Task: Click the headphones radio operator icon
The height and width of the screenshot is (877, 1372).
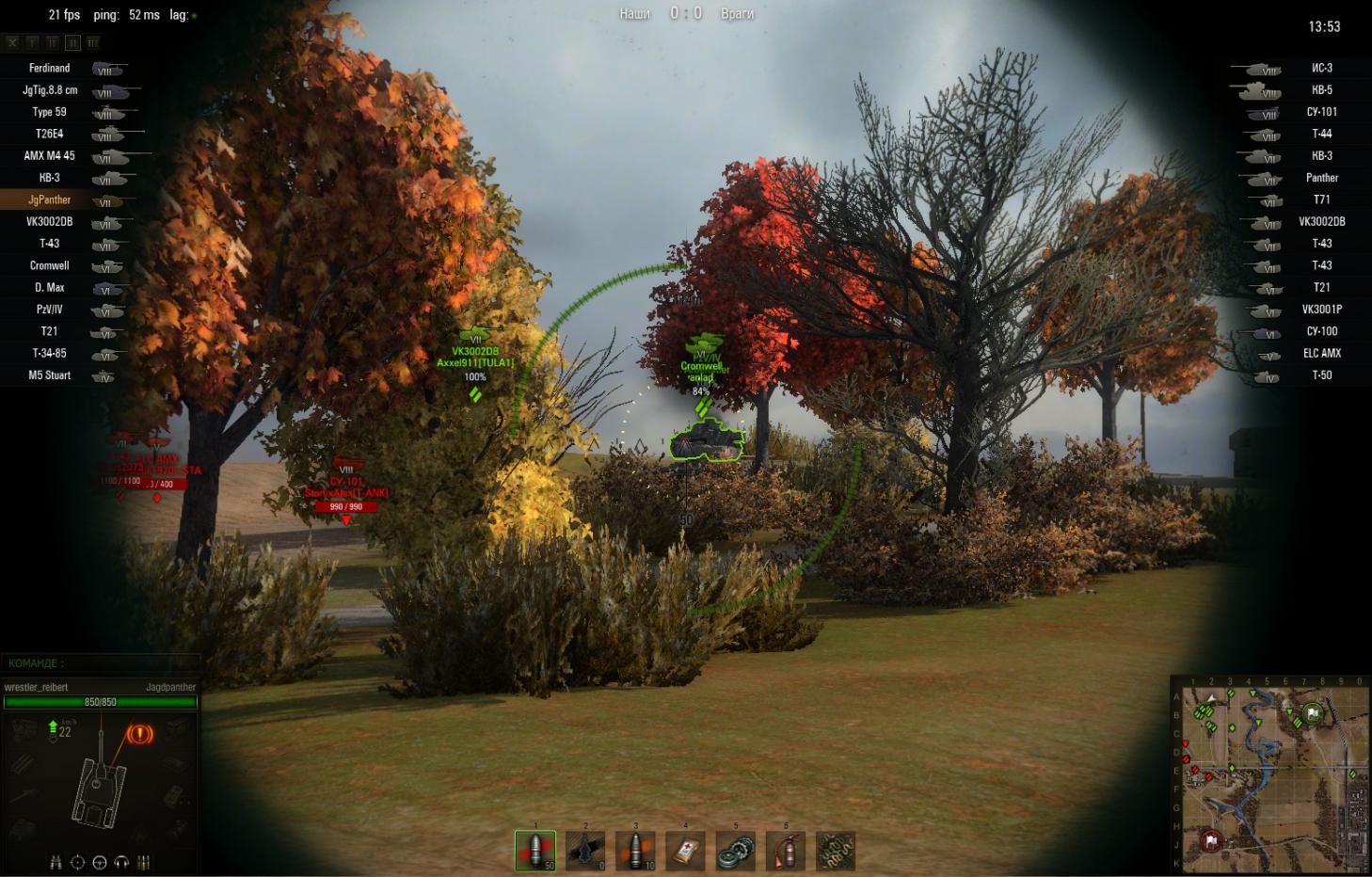Action: [121, 862]
